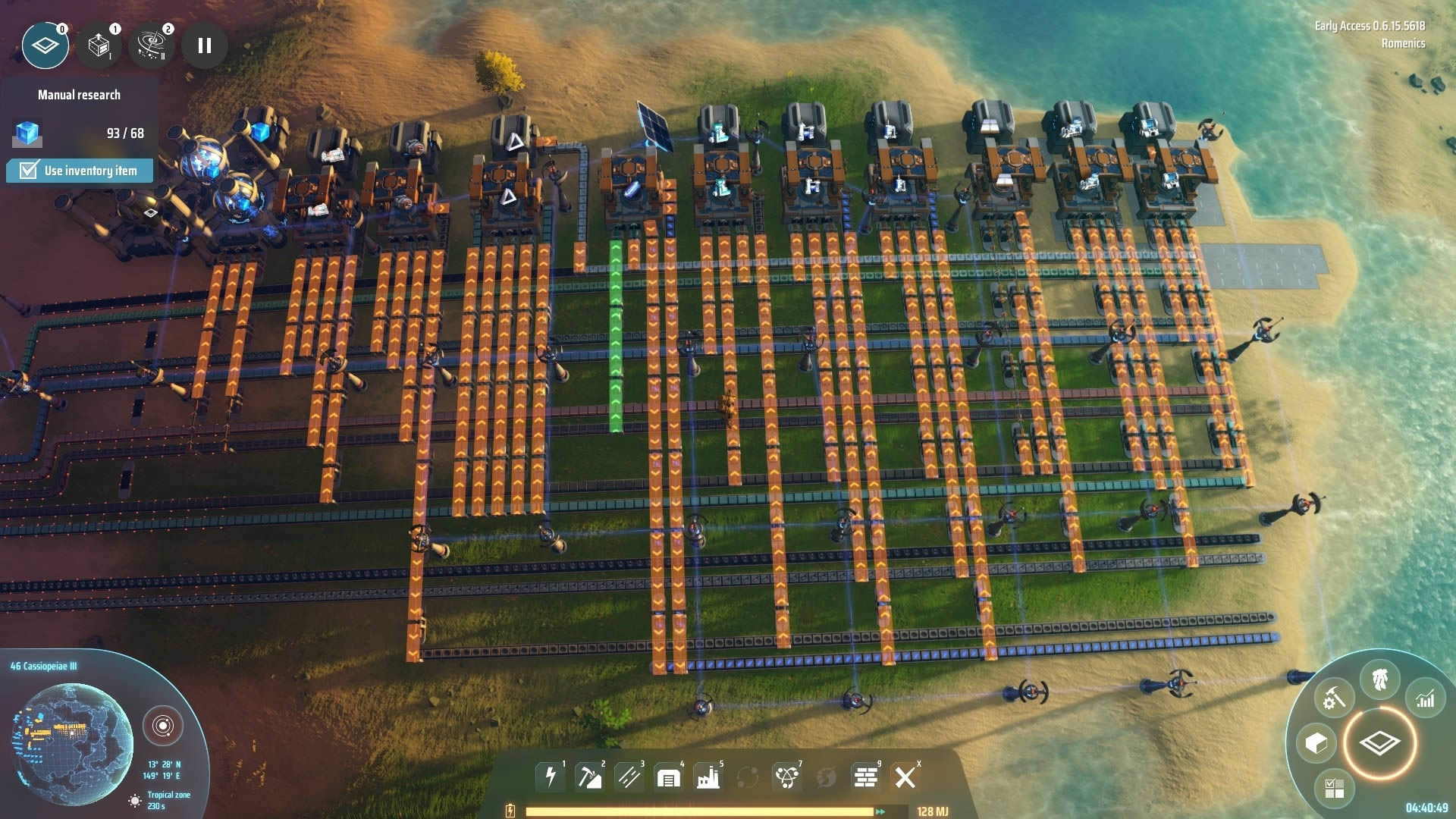Toggle the Use inventory item checkbox

(x=28, y=170)
